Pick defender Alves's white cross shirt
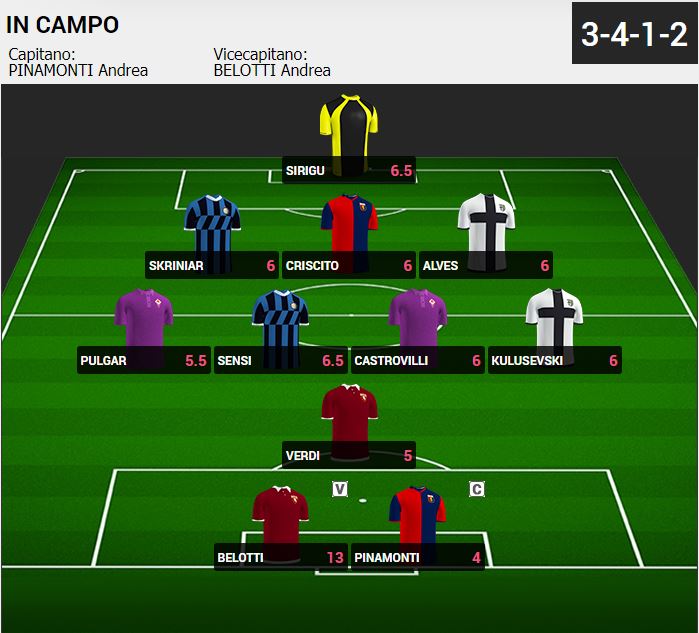699x633 pixels. click(486, 228)
